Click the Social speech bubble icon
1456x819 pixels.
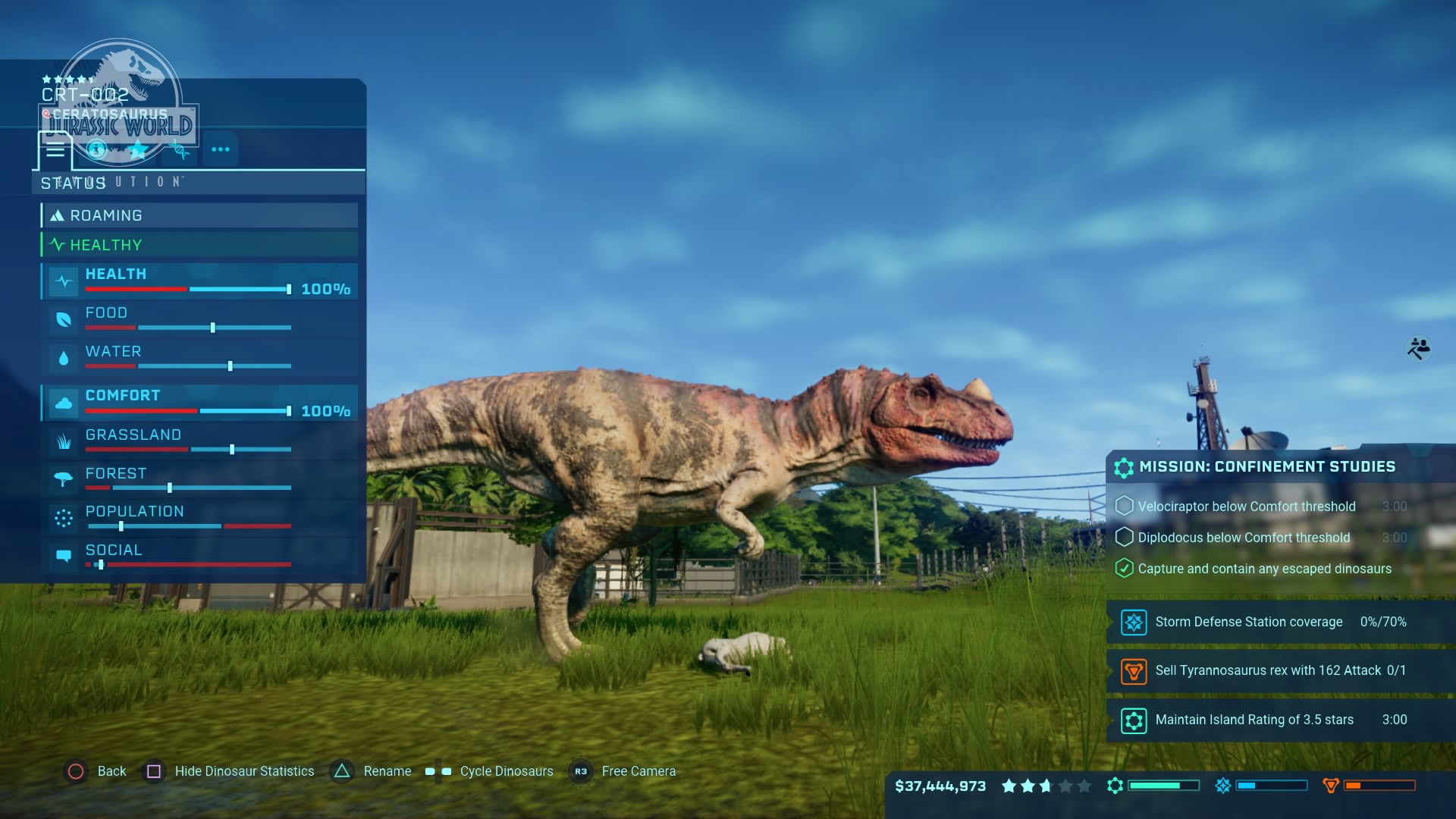64,557
